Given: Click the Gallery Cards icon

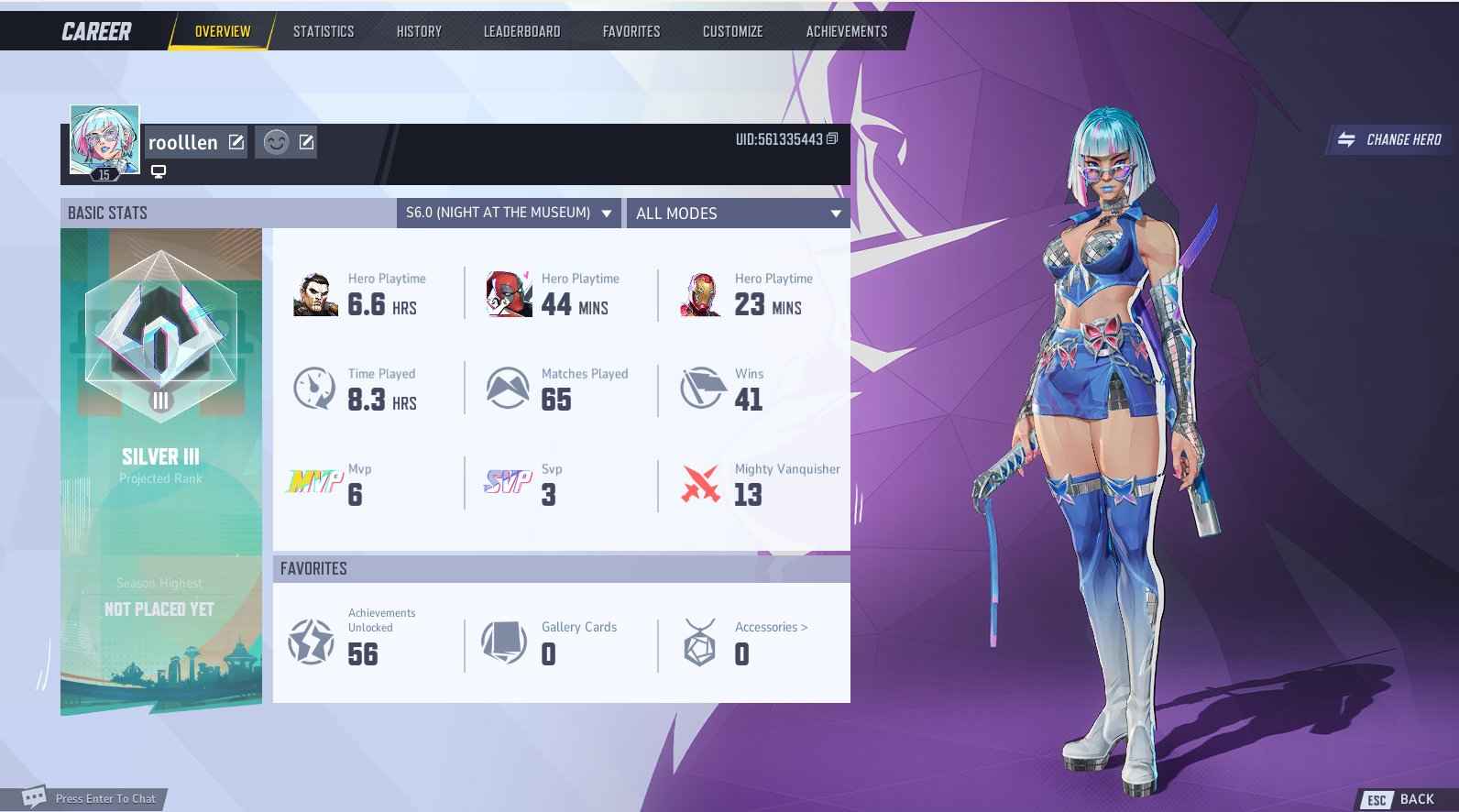Looking at the screenshot, I should [506, 642].
